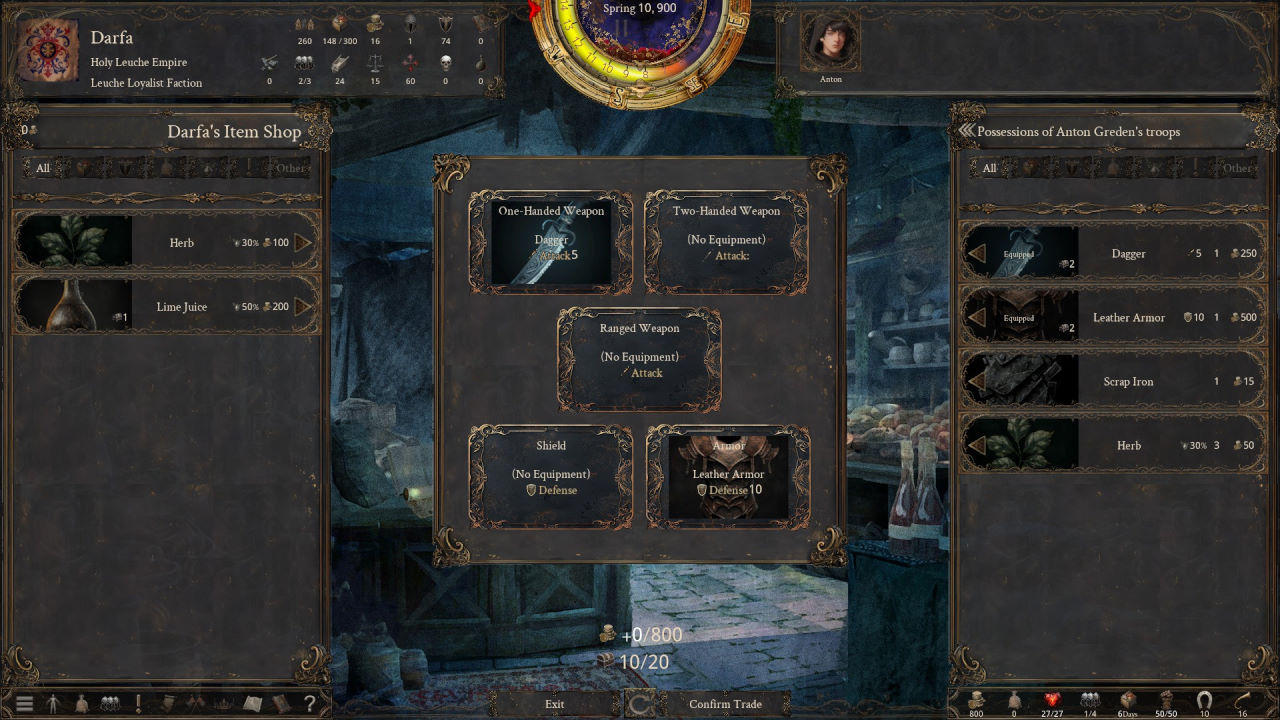The height and width of the screenshot is (720, 1280).
Task: Select the Ranged Weapon equipment slot
Action: [639, 360]
